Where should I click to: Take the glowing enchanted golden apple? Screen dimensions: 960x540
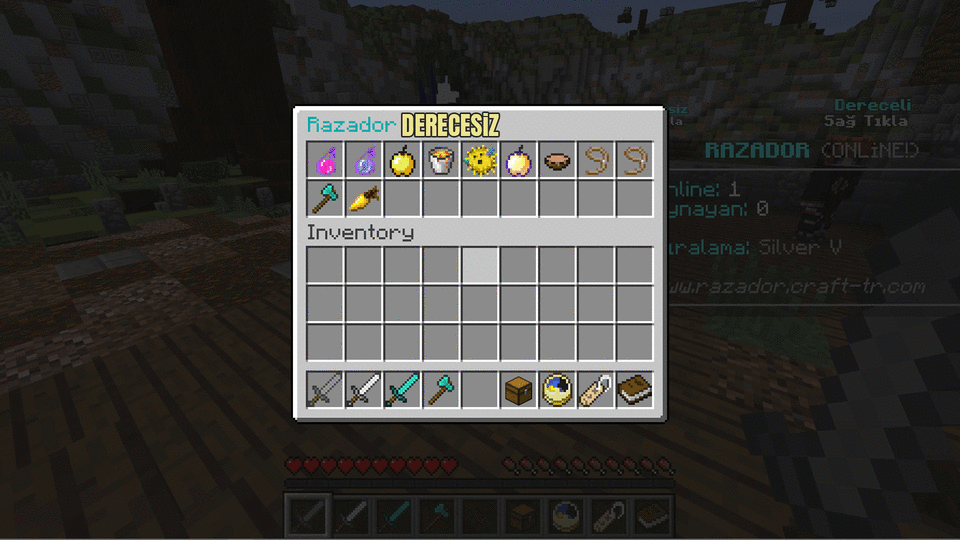click(x=518, y=160)
